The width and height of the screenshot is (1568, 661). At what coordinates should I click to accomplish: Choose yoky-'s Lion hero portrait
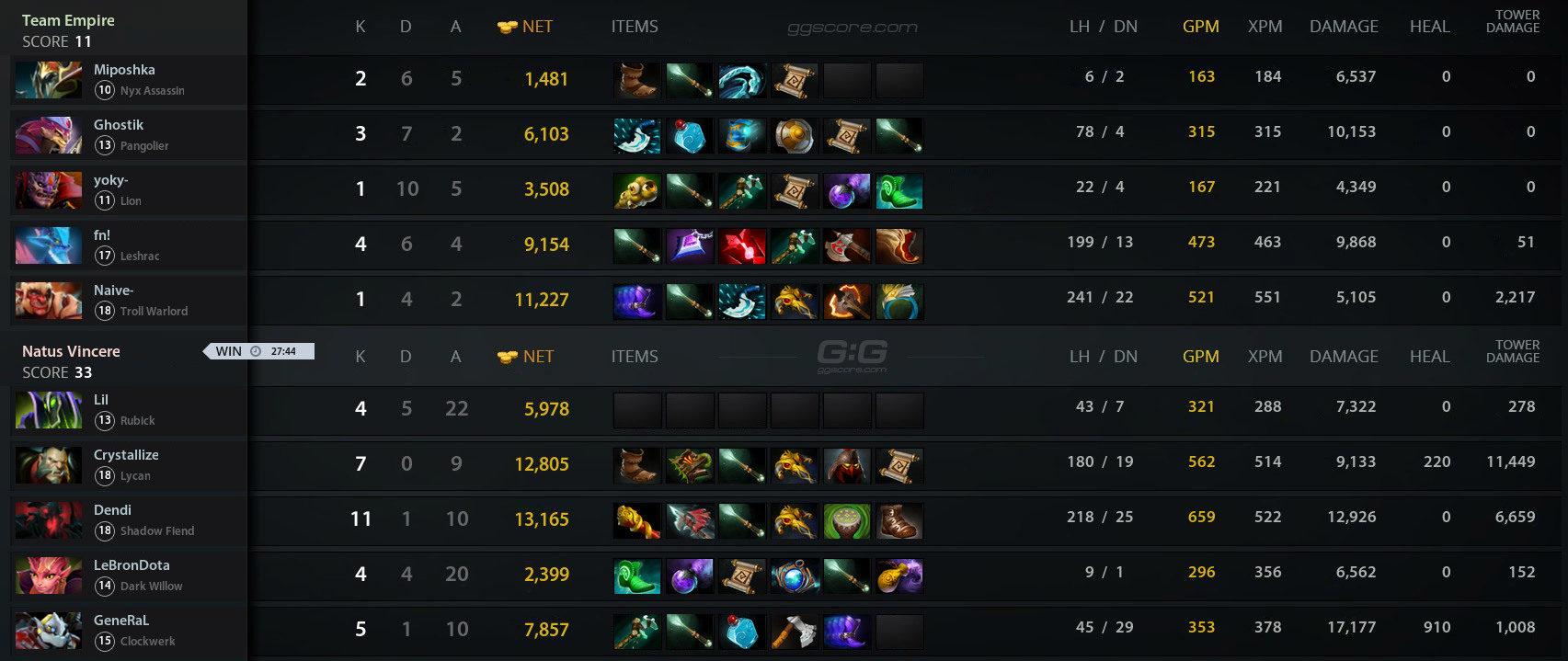(49, 190)
